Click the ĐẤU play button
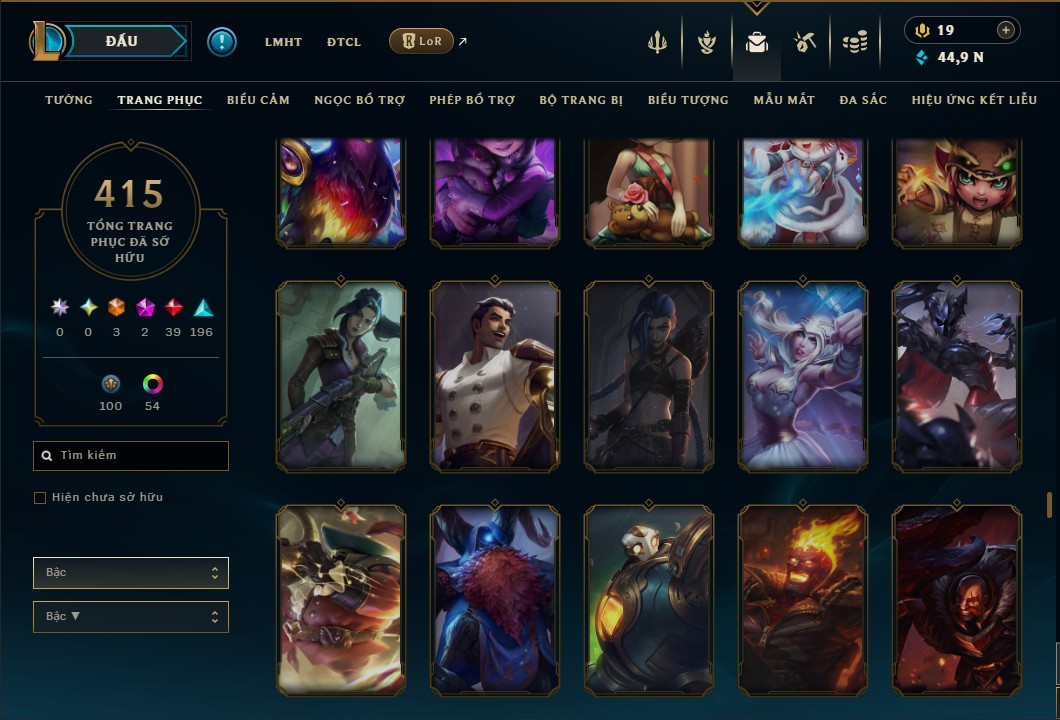Screen dimensions: 1060x720 (122, 41)
